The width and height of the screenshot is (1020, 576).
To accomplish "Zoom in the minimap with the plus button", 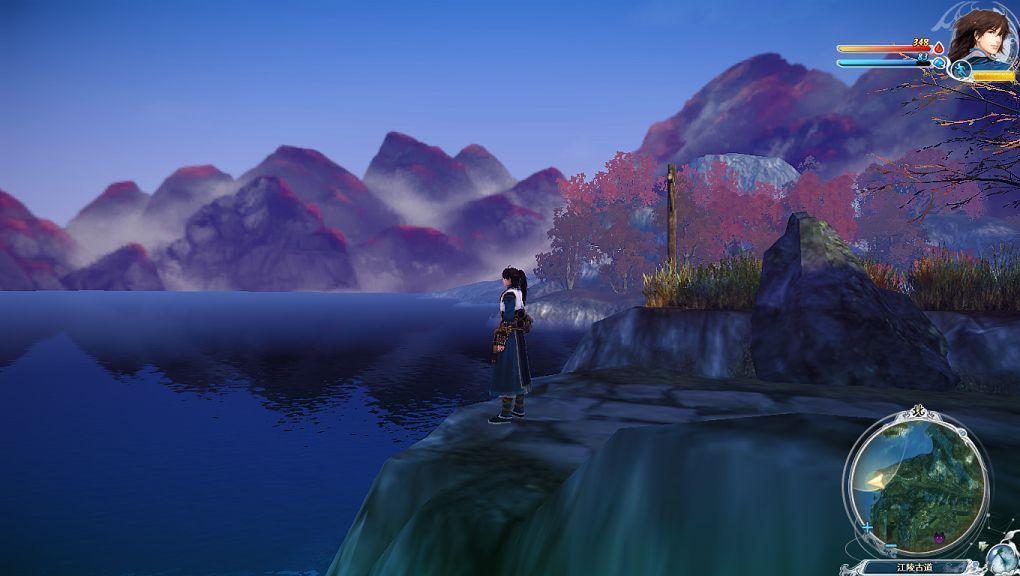I will pyautogui.click(x=867, y=526).
